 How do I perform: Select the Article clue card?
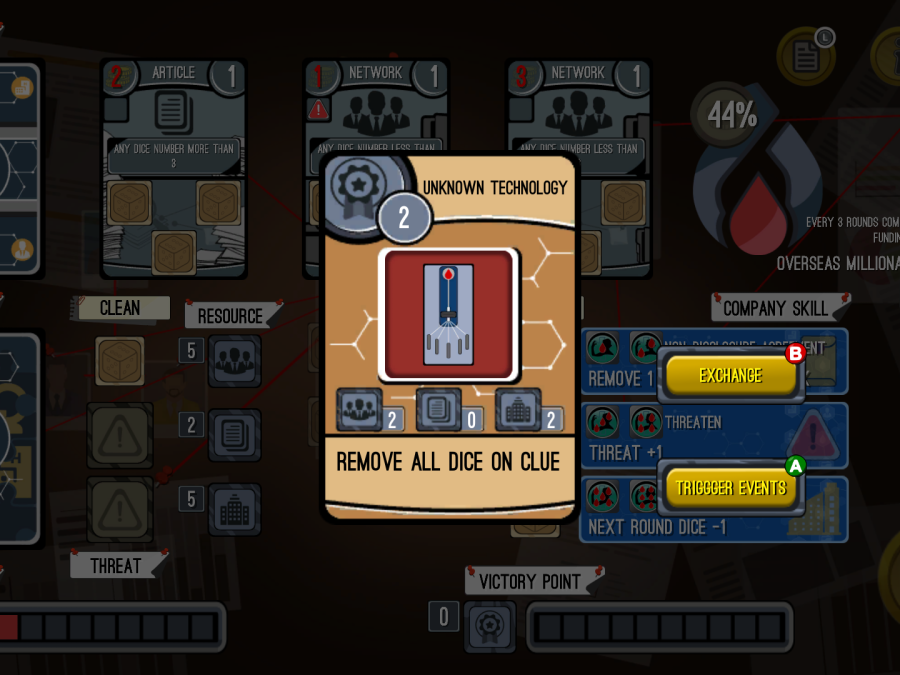173,165
